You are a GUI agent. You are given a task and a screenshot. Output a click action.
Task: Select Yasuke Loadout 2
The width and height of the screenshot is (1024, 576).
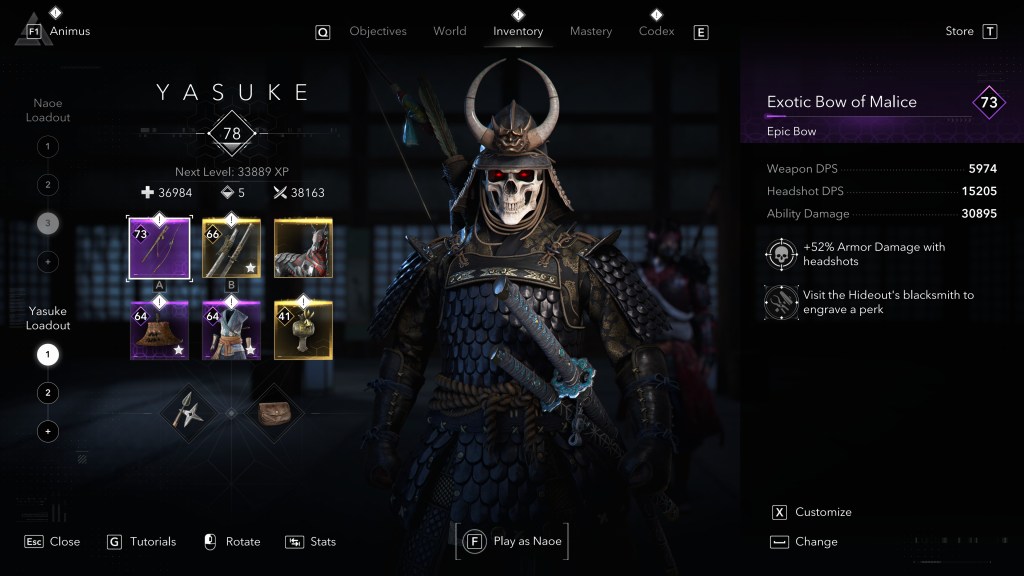(x=47, y=393)
